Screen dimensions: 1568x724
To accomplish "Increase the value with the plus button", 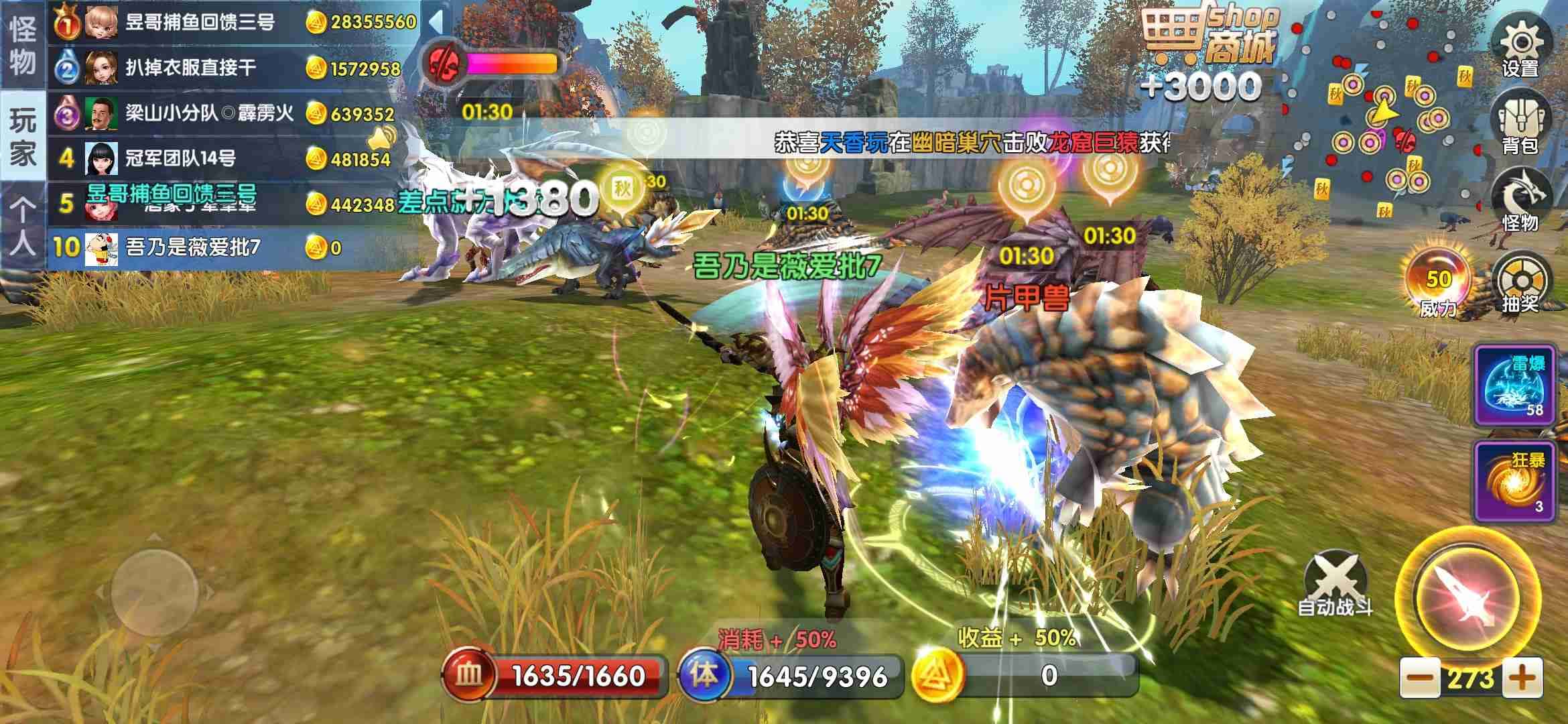I will click(x=1522, y=678).
